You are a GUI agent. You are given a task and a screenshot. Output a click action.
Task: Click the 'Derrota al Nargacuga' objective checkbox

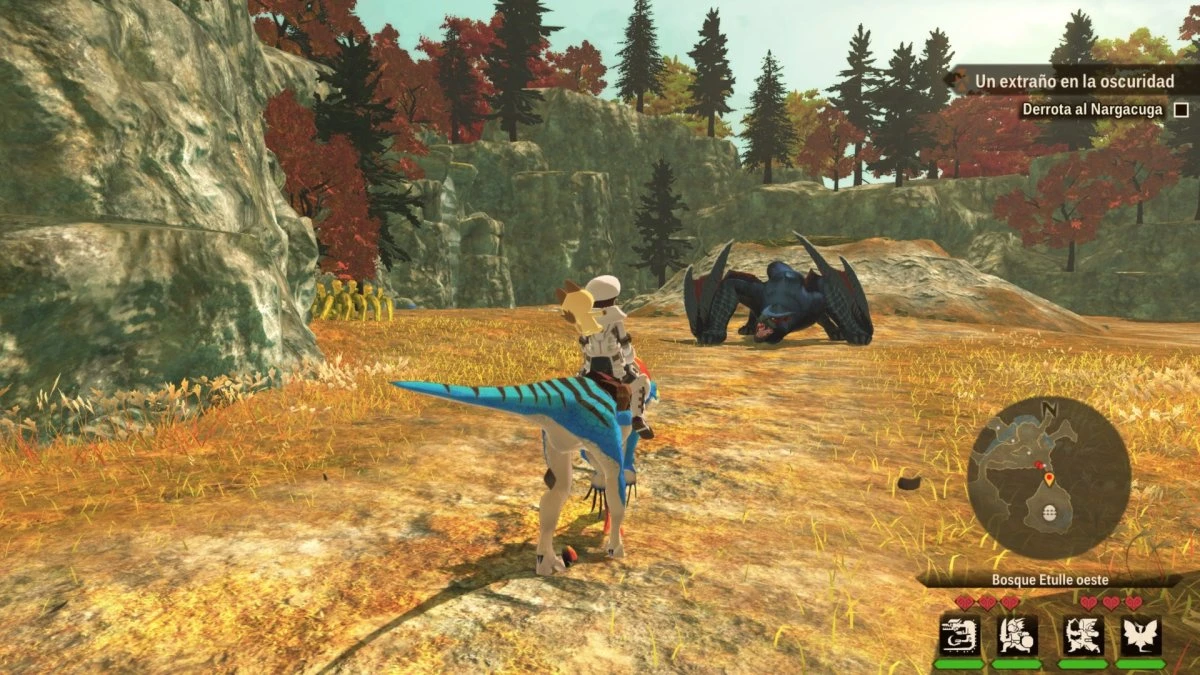pos(1181,110)
